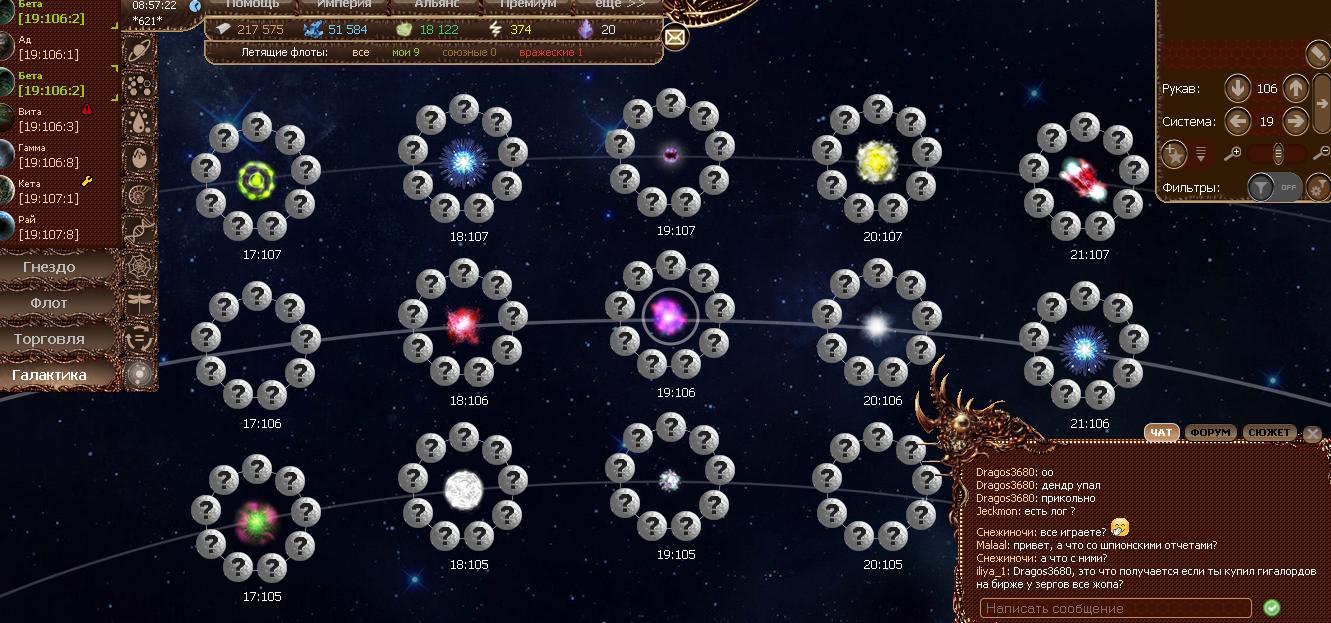Decrease the Рукав number with down arrow
Image resolution: width=1331 pixels, height=623 pixels.
coord(1238,88)
